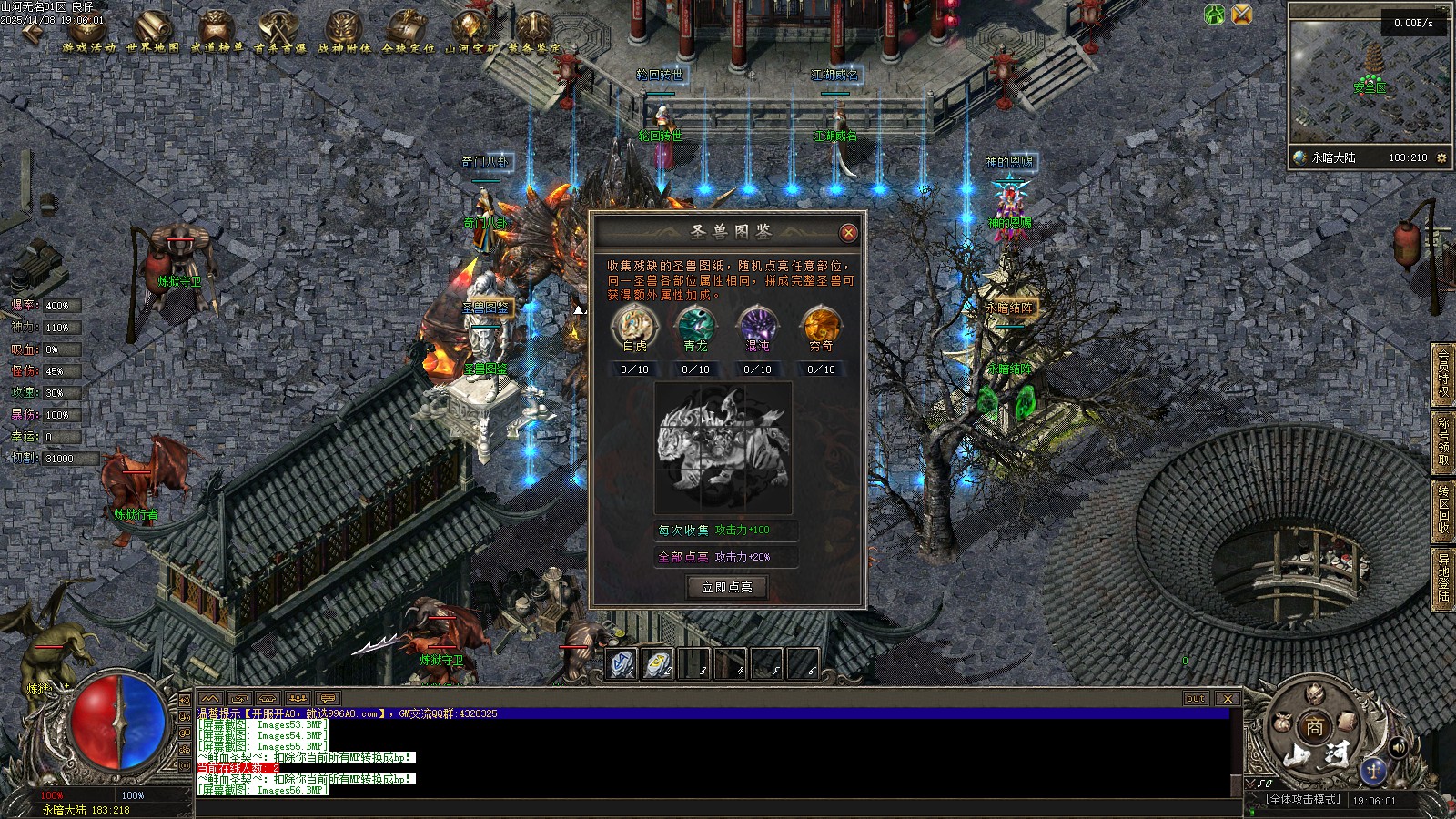Choose the 混沌 beast icon
Screen dimensions: 1456x819
point(757,326)
